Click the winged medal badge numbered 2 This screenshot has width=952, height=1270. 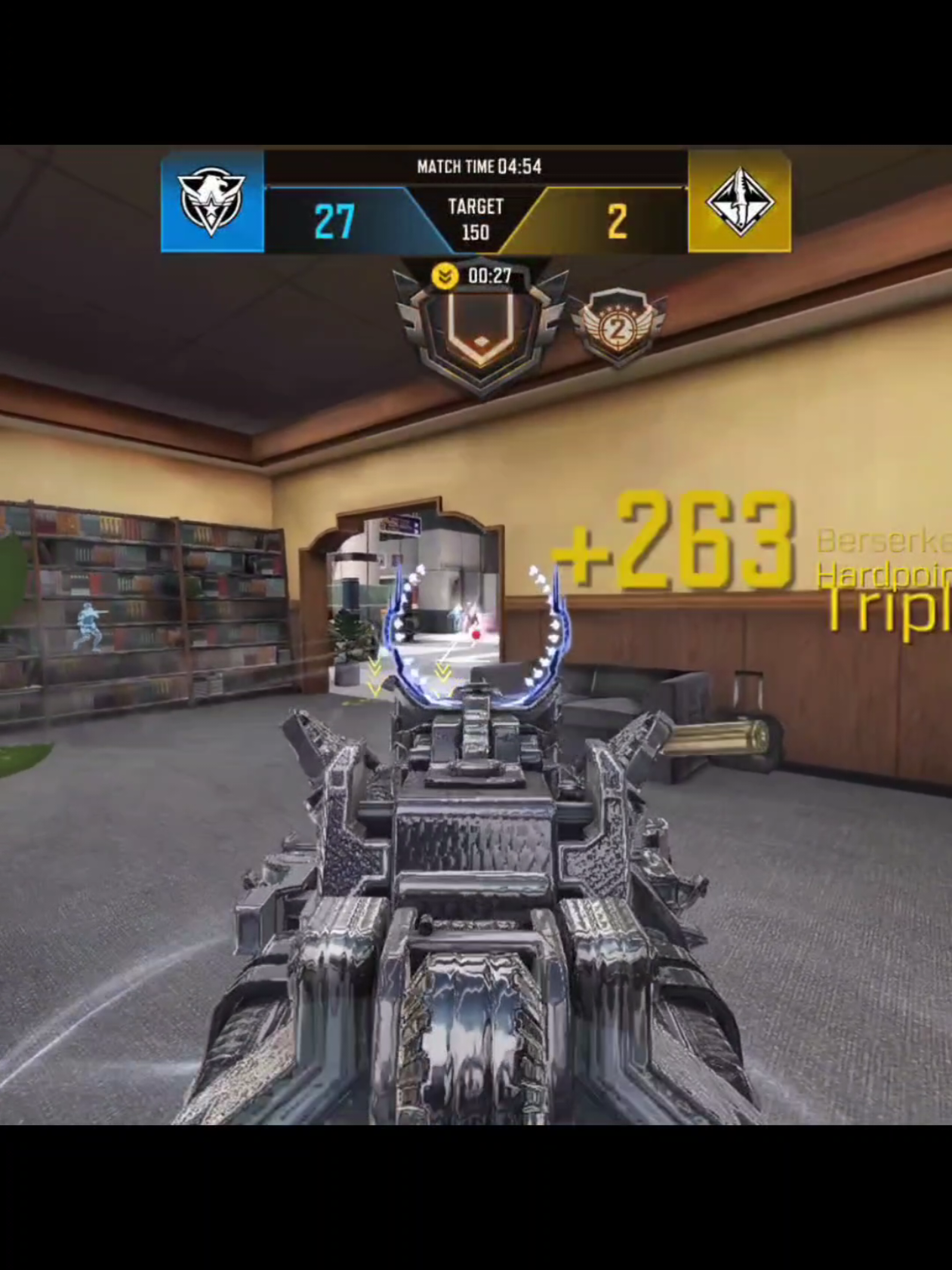coord(618,326)
